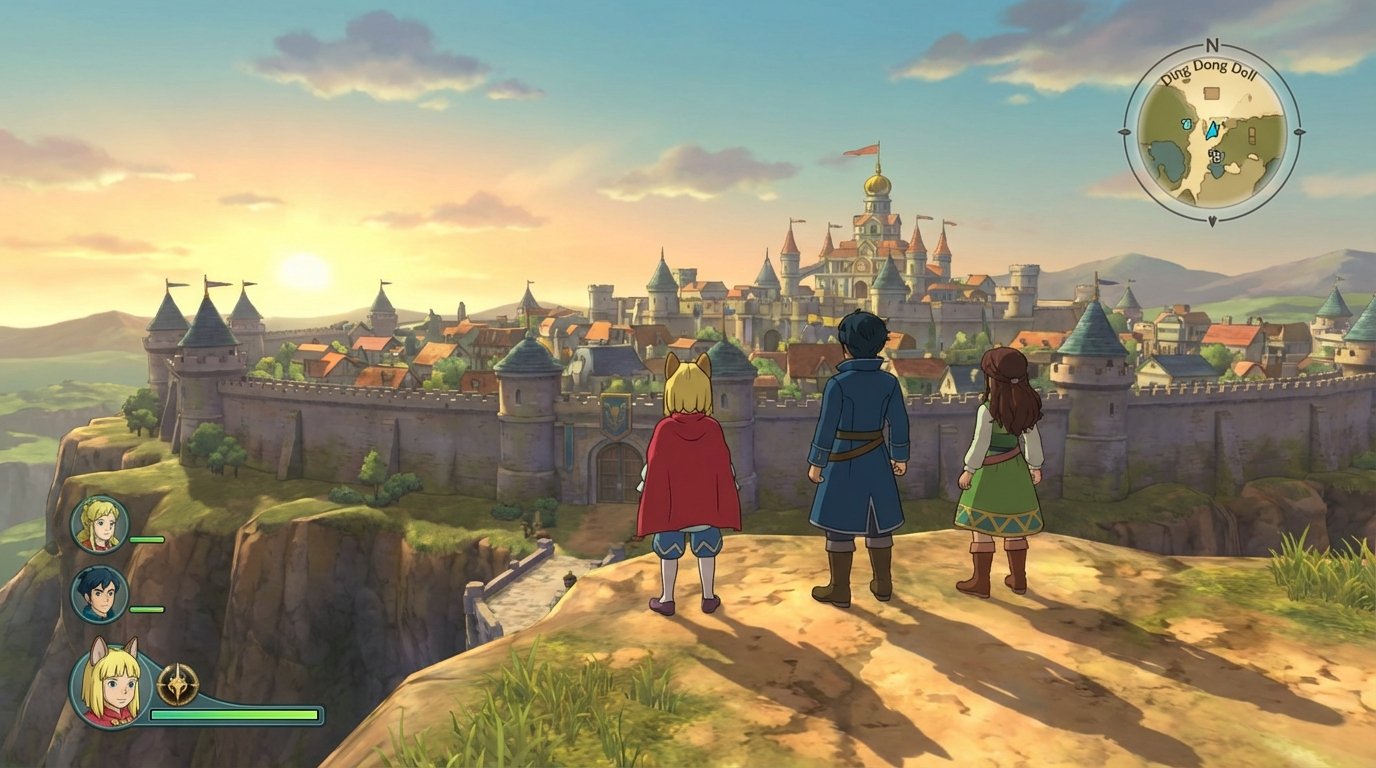Image resolution: width=1376 pixels, height=768 pixels.
Task: Click the large green HP bar
Action: [233, 714]
